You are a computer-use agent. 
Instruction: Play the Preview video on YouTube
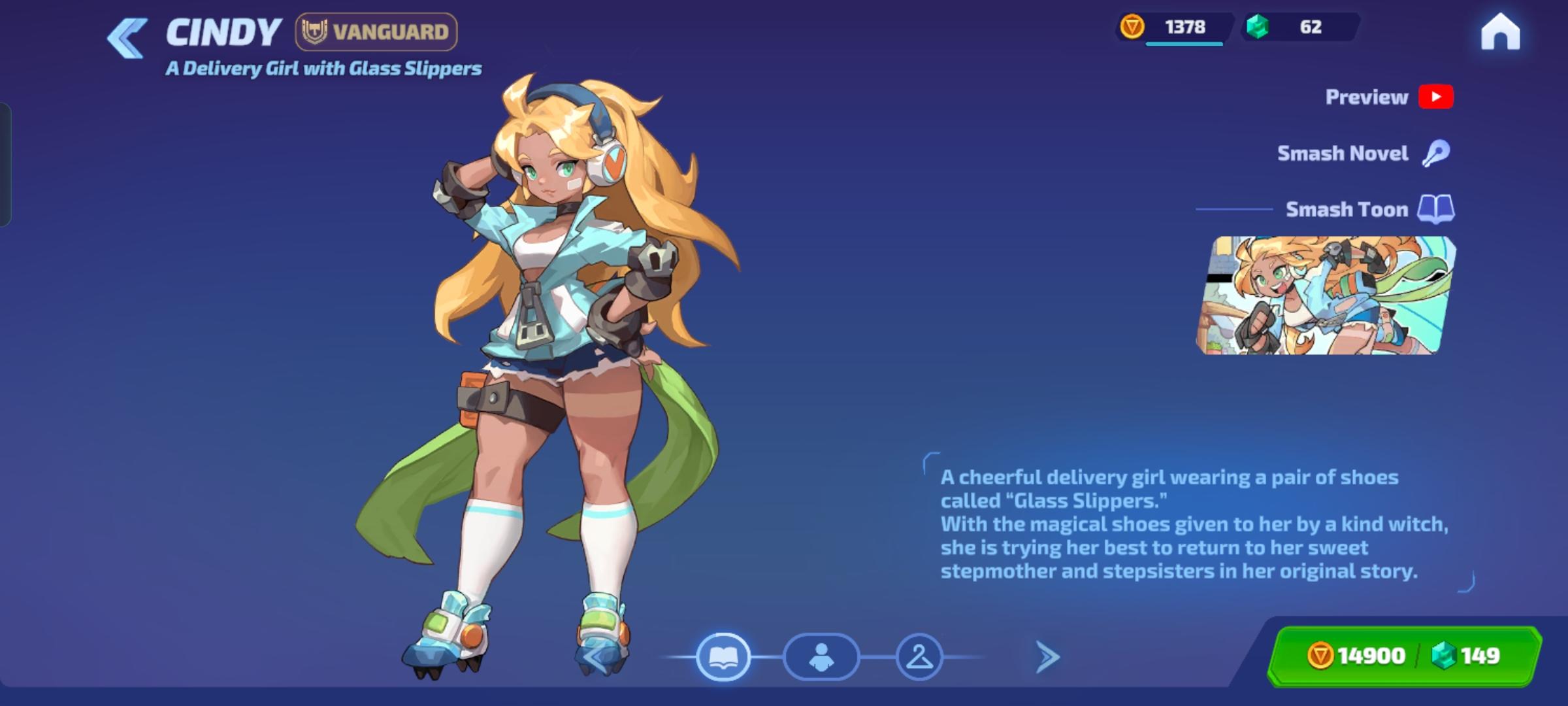(x=1435, y=97)
